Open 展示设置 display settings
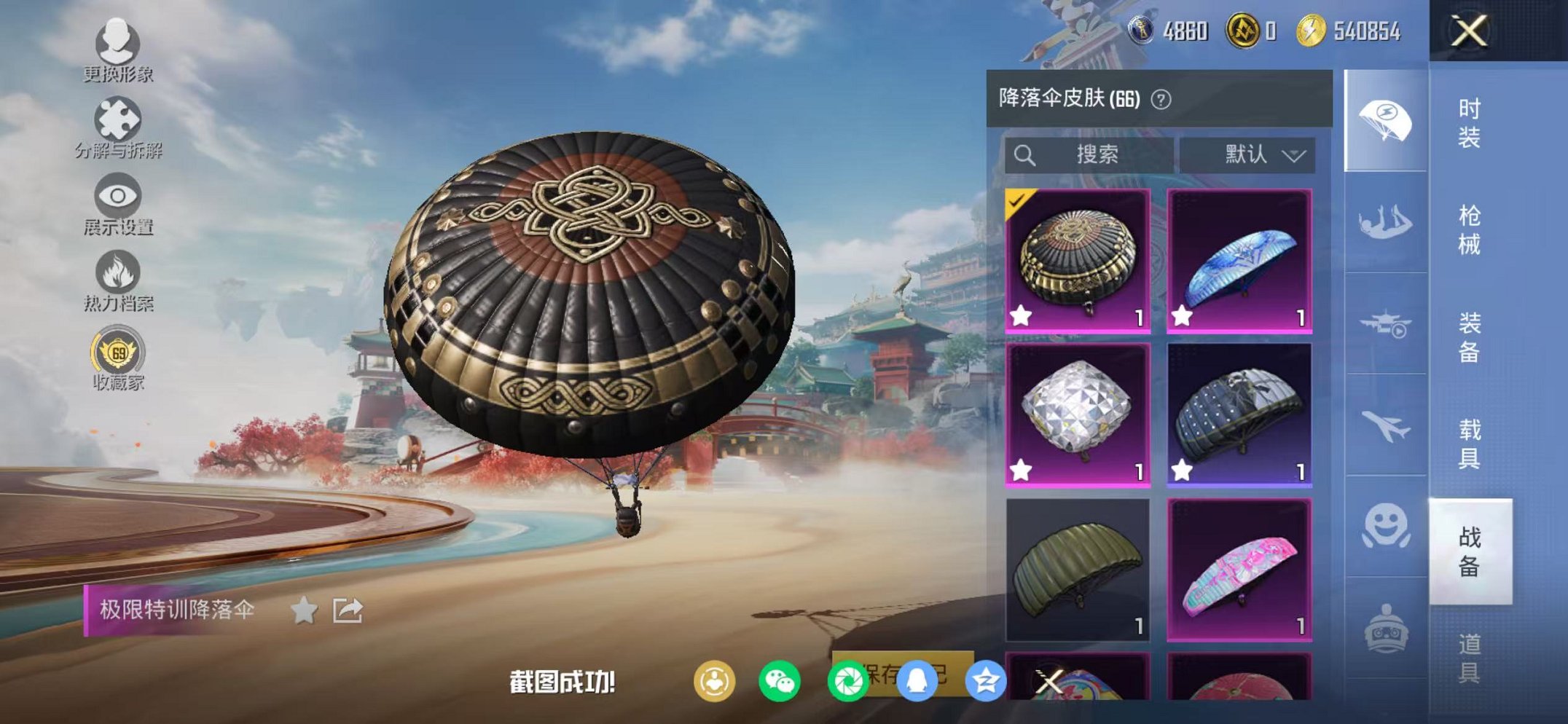Viewport: 1568px width, 724px height. pos(117,197)
